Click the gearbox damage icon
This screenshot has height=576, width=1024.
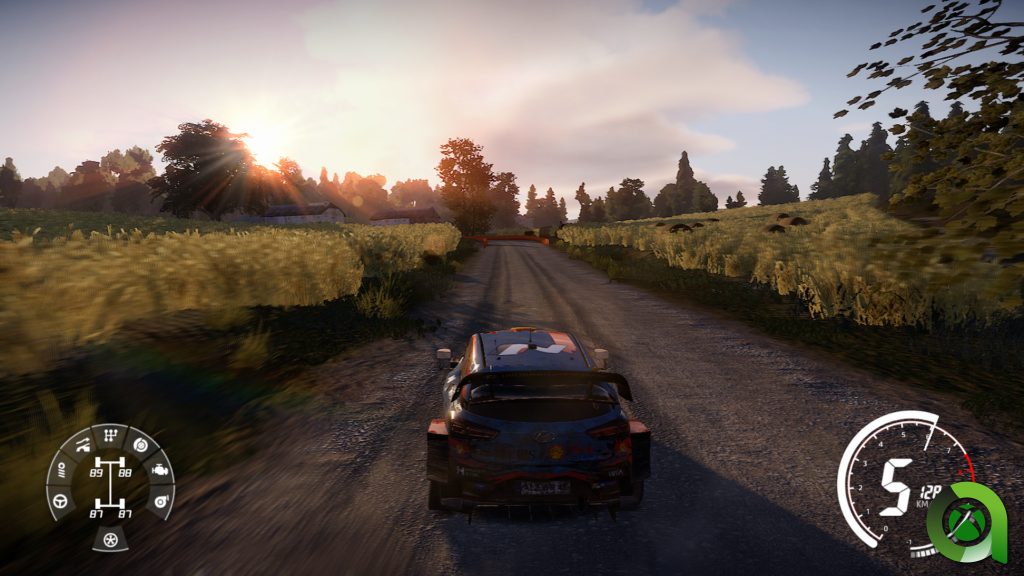tap(110, 436)
